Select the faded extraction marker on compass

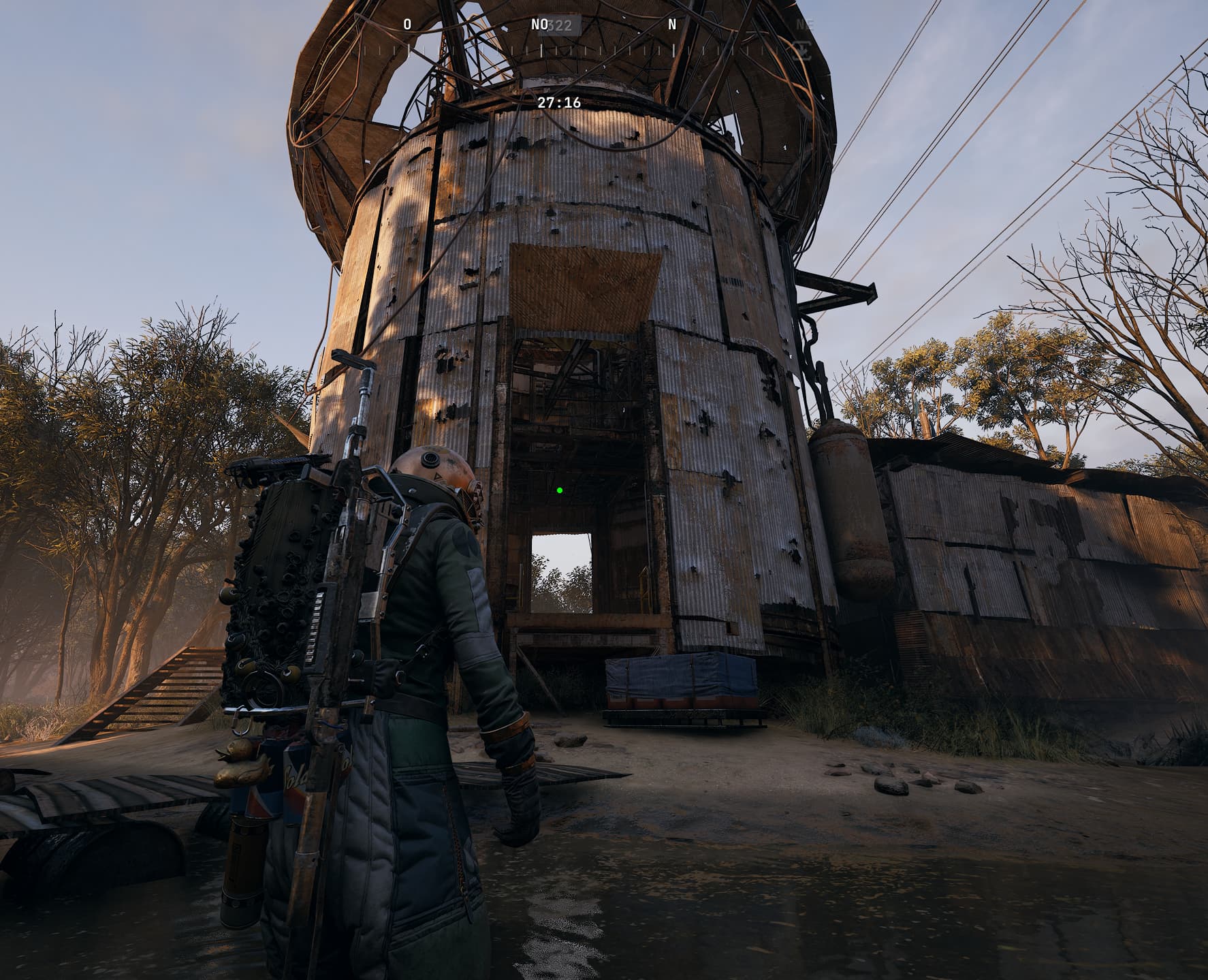tap(804, 49)
